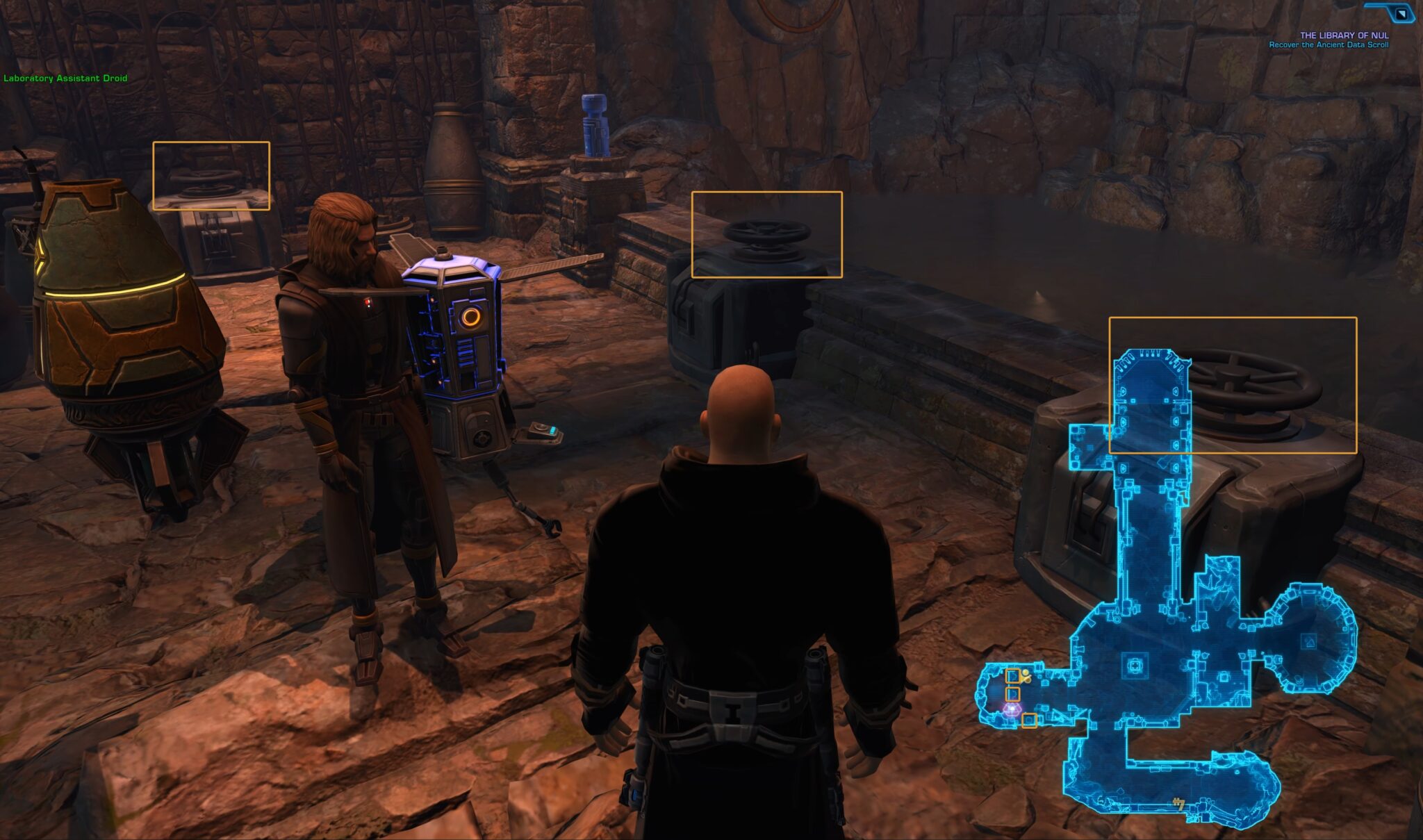Image resolution: width=1423 pixels, height=840 pixels.
Task: Click the green Laboratory Assistant Droid nameplate
Action: tap(67, 79)
